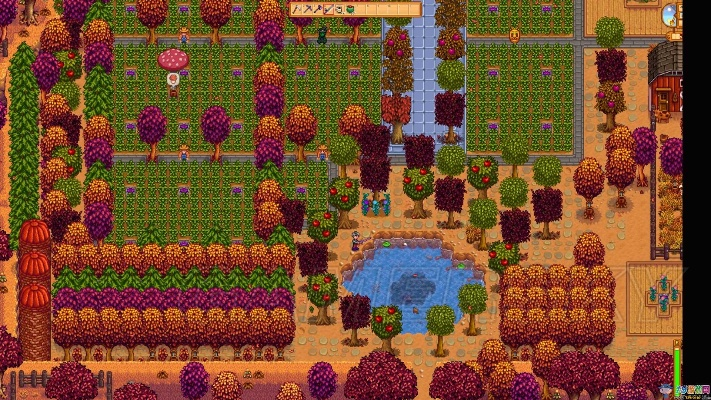Choose the highlighted scythe slot

(328, 9)
